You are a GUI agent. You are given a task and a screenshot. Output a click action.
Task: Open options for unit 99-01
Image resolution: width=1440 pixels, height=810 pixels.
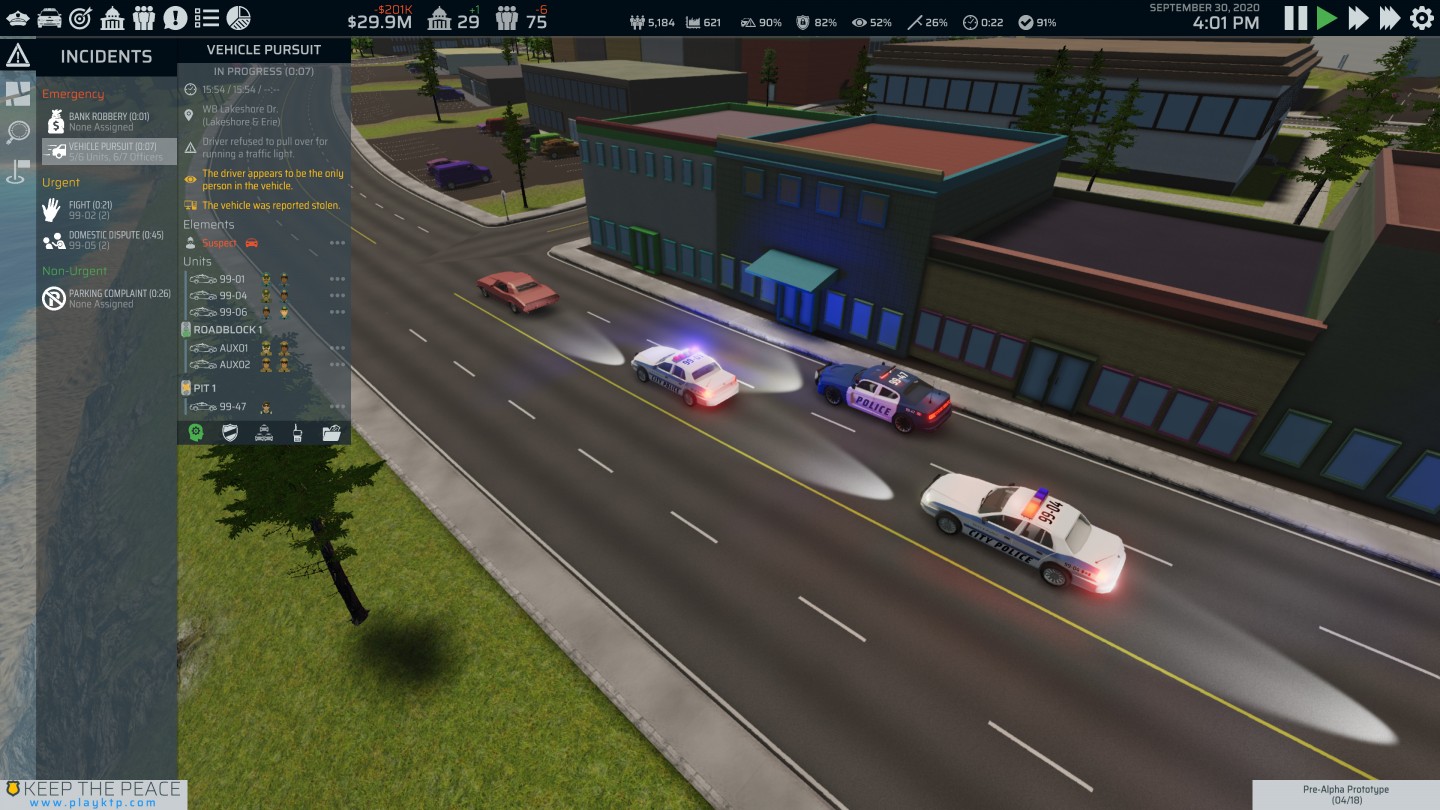[337, 279]
